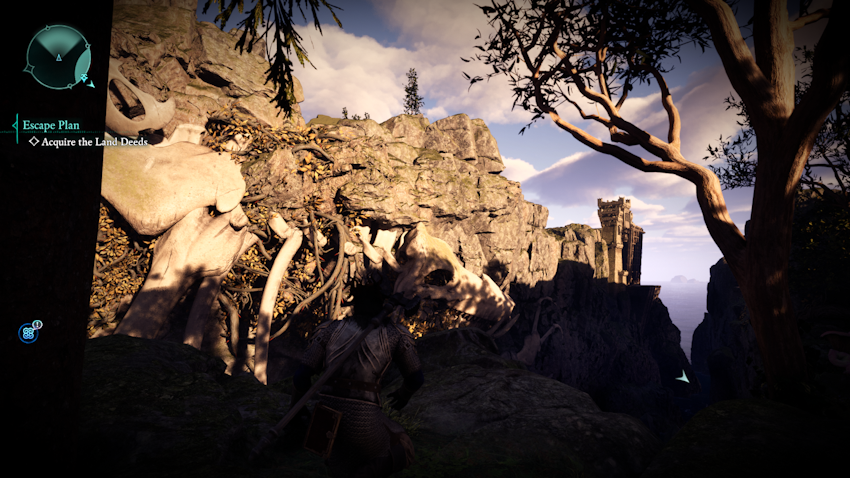This screenshot has width=850, height=478.
Task: Click the Acquire the Land Deeds objective
Action: click(x=95, y=142)
